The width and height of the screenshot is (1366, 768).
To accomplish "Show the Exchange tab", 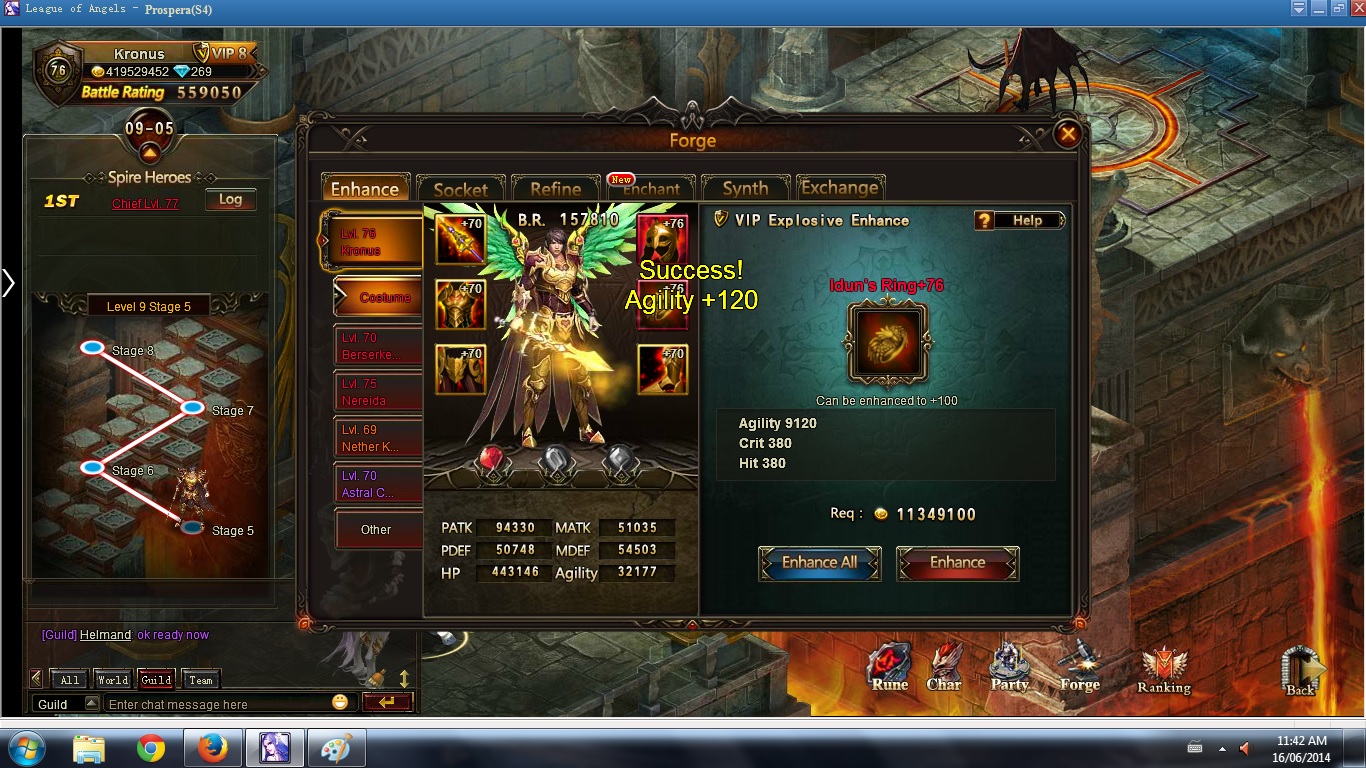I will 839,188.
